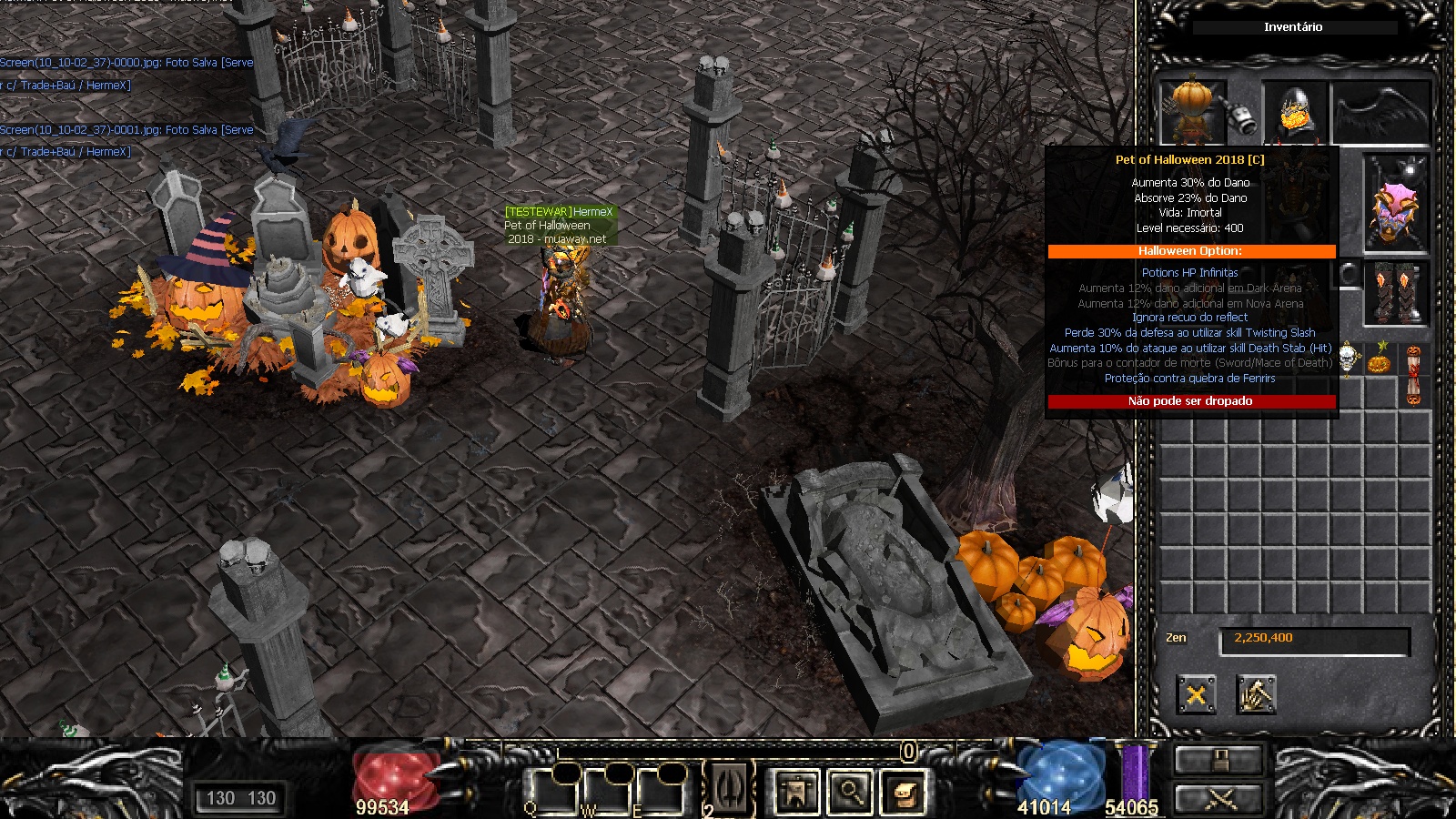Select the W potion hotkey slot

pyautogui.click(x=606, y=790)
